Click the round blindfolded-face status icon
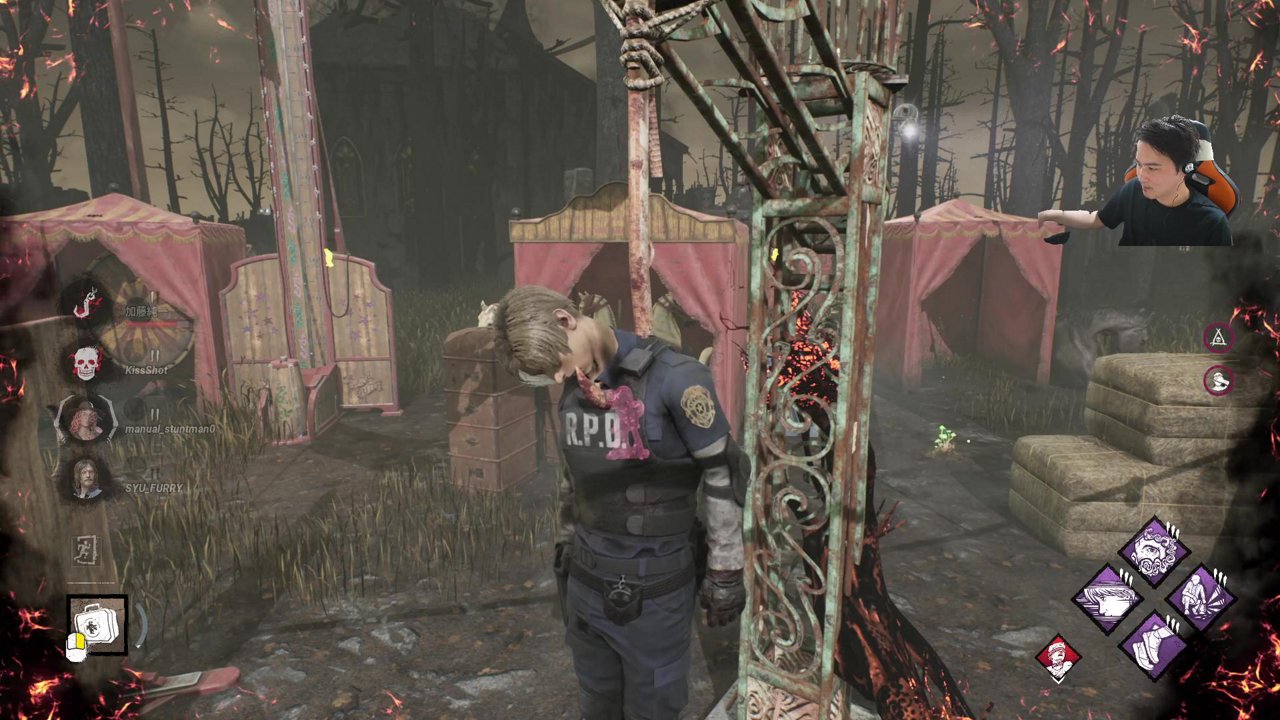 [1218, 380]
